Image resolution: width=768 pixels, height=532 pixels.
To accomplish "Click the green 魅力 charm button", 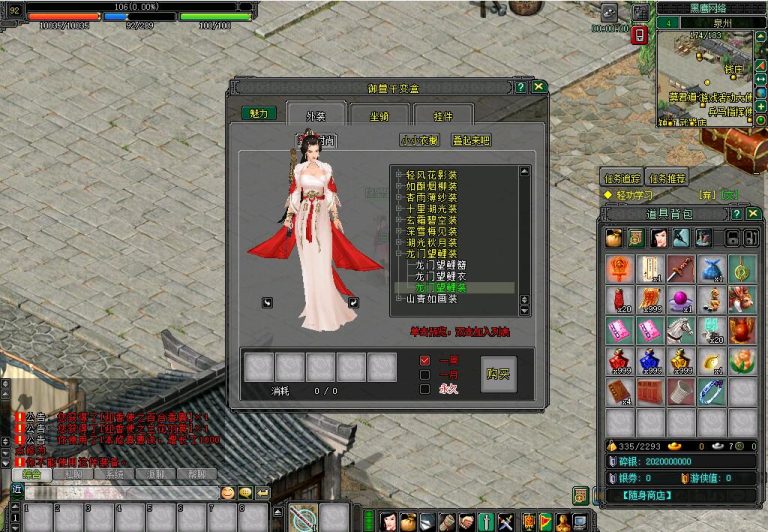I will [258, 113].
